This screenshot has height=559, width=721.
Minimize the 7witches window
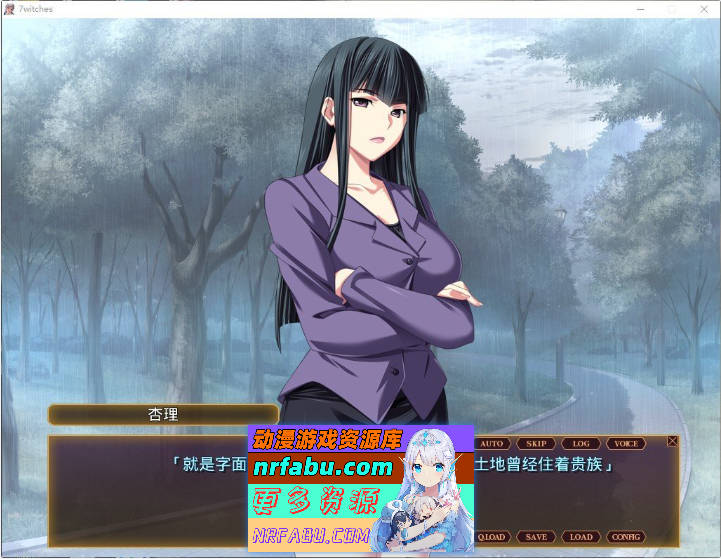641,8
